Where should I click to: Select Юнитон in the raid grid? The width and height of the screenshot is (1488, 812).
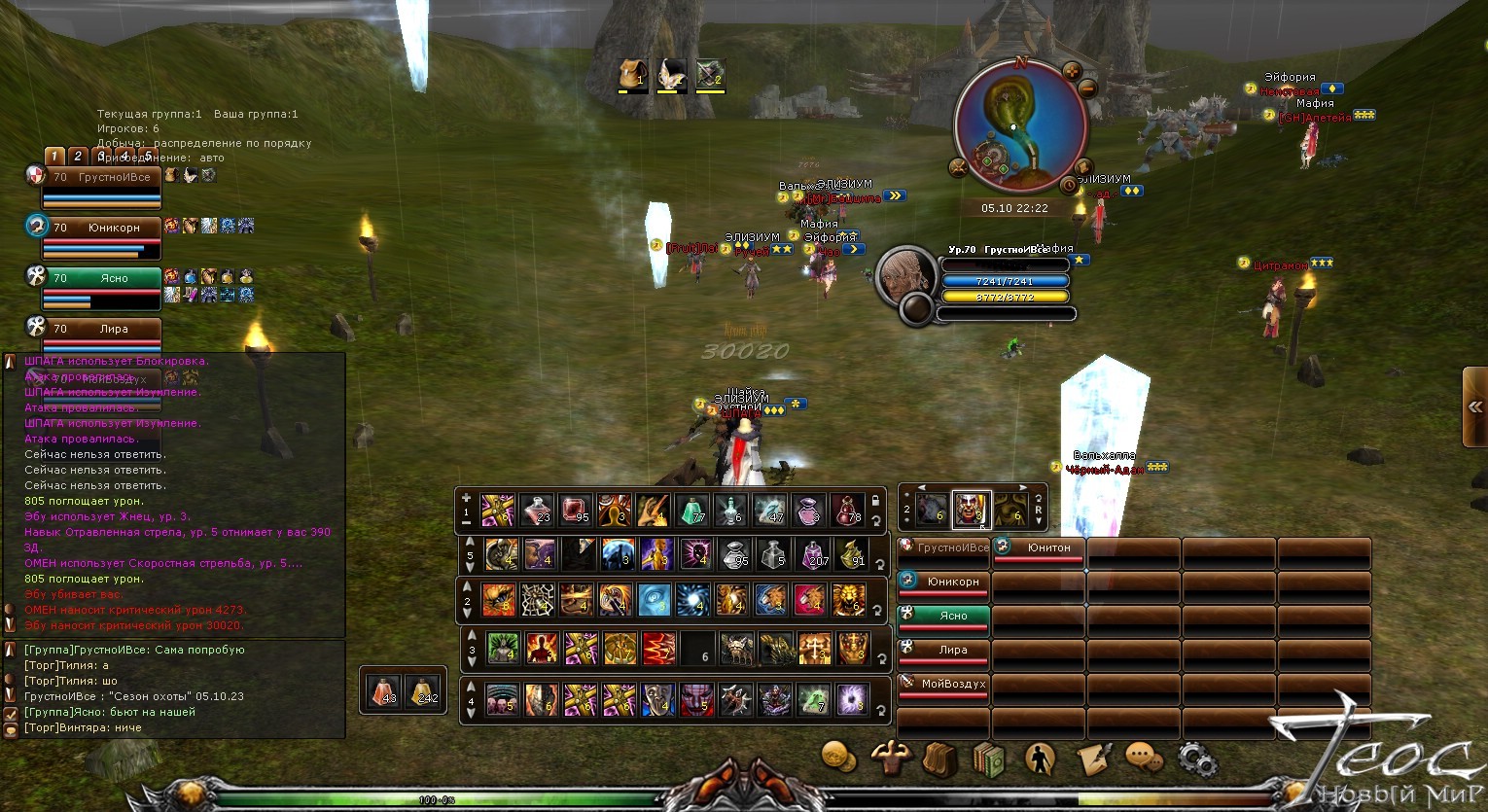coord(1039,548)
